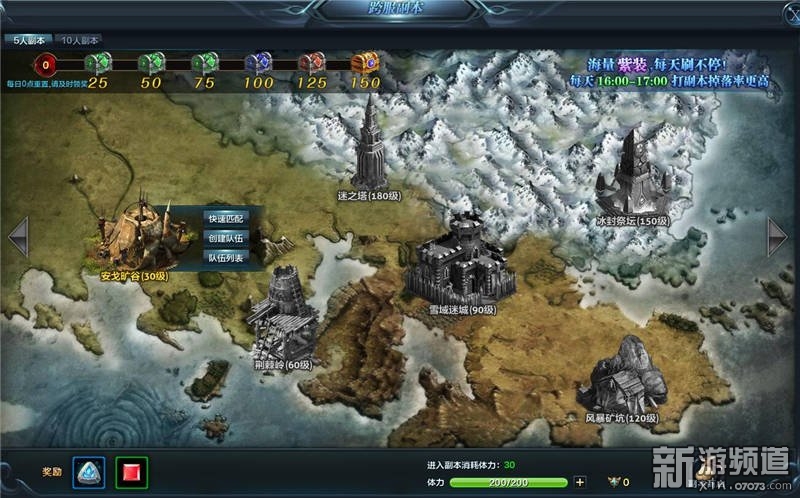
Task: Open the golden chest at 150 points
Action: (365, 65)
